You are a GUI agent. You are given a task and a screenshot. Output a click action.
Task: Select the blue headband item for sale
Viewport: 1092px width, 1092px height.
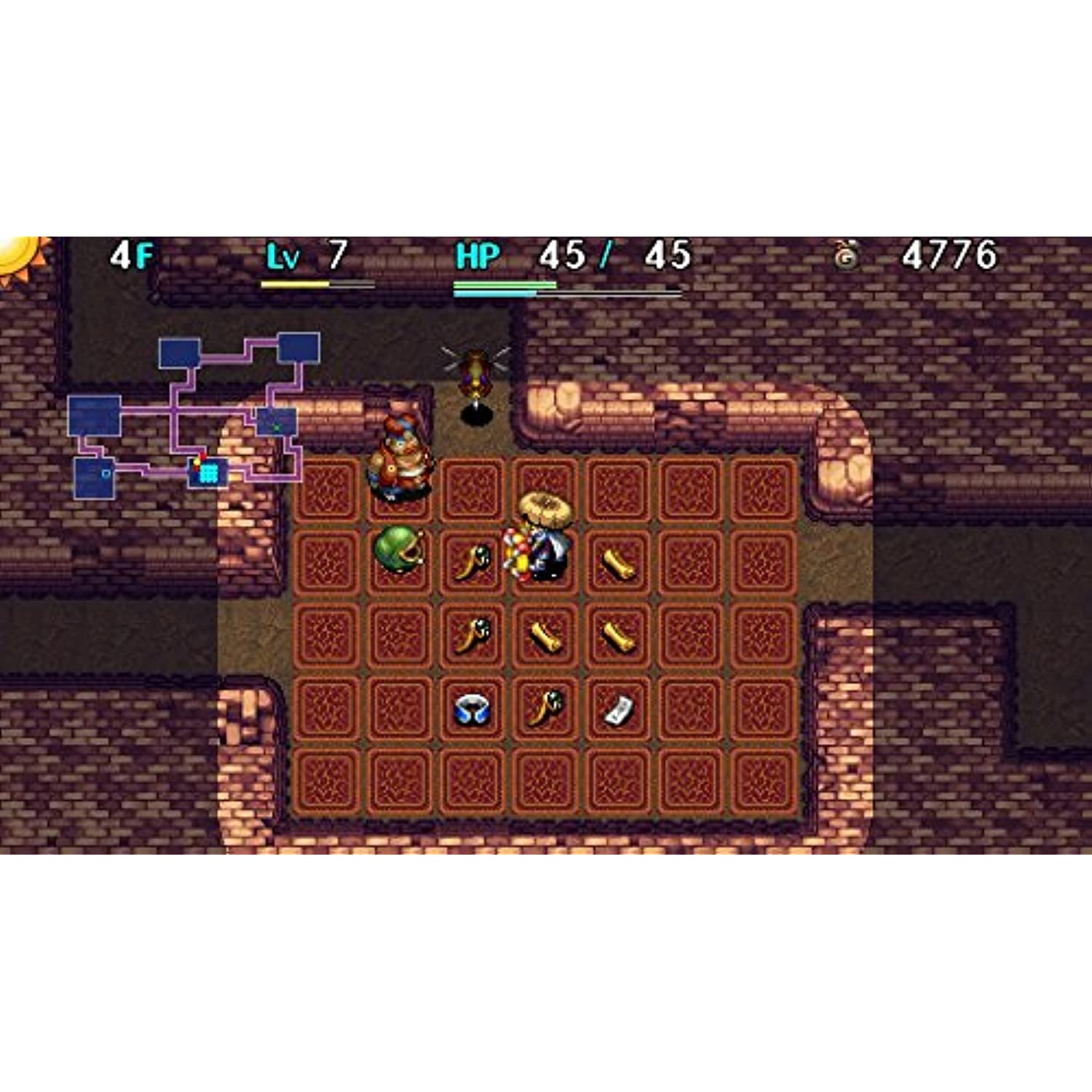pyautogui.click(x=470, y=709)
